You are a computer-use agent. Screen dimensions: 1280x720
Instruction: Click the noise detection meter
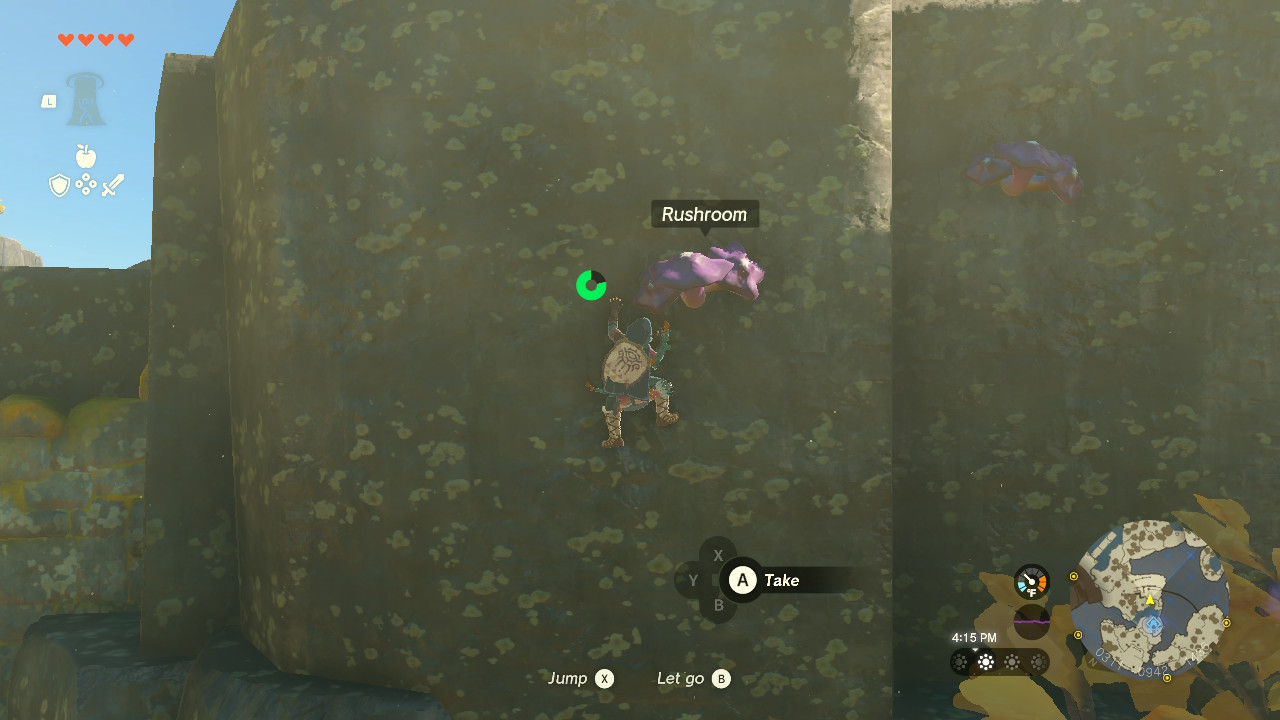pos(1031,622)
